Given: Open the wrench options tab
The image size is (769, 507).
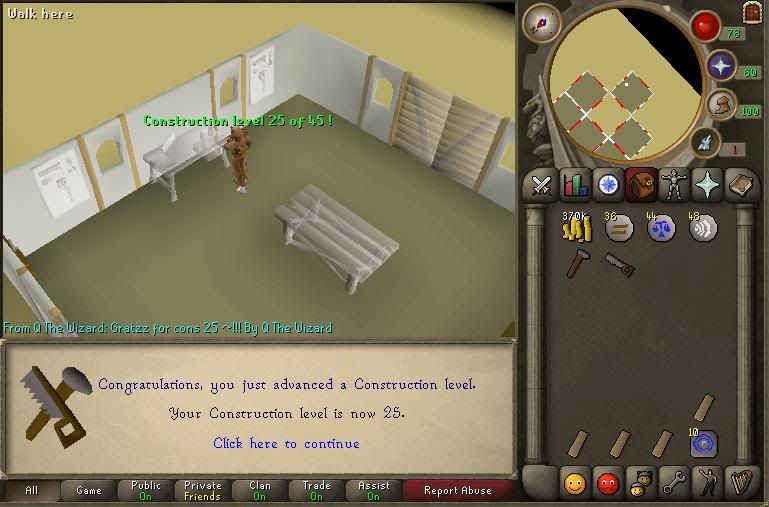Looking at the screenshot, I should coord(673,484).
